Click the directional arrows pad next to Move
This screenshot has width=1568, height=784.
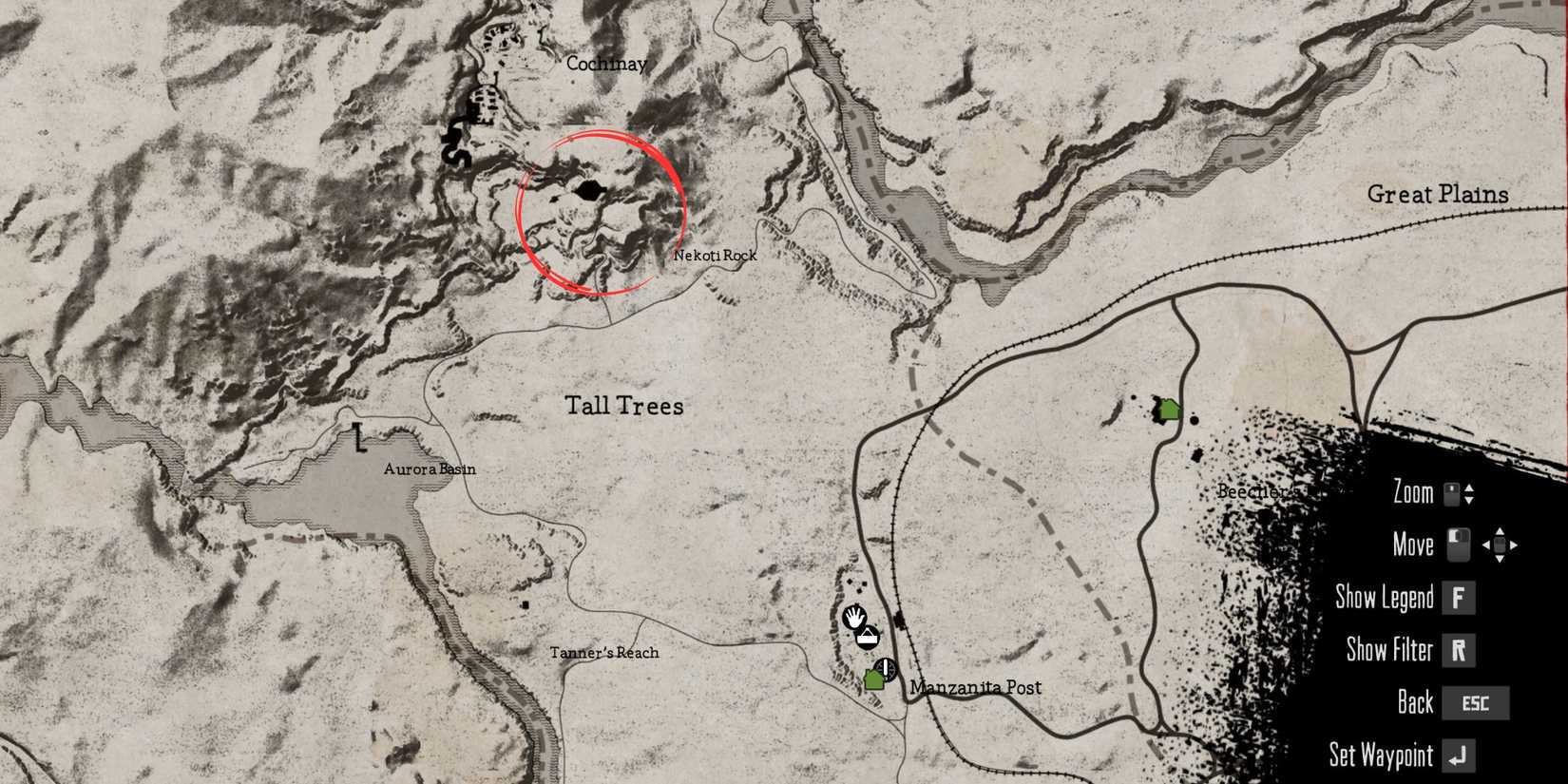[x=1501, y=545]
